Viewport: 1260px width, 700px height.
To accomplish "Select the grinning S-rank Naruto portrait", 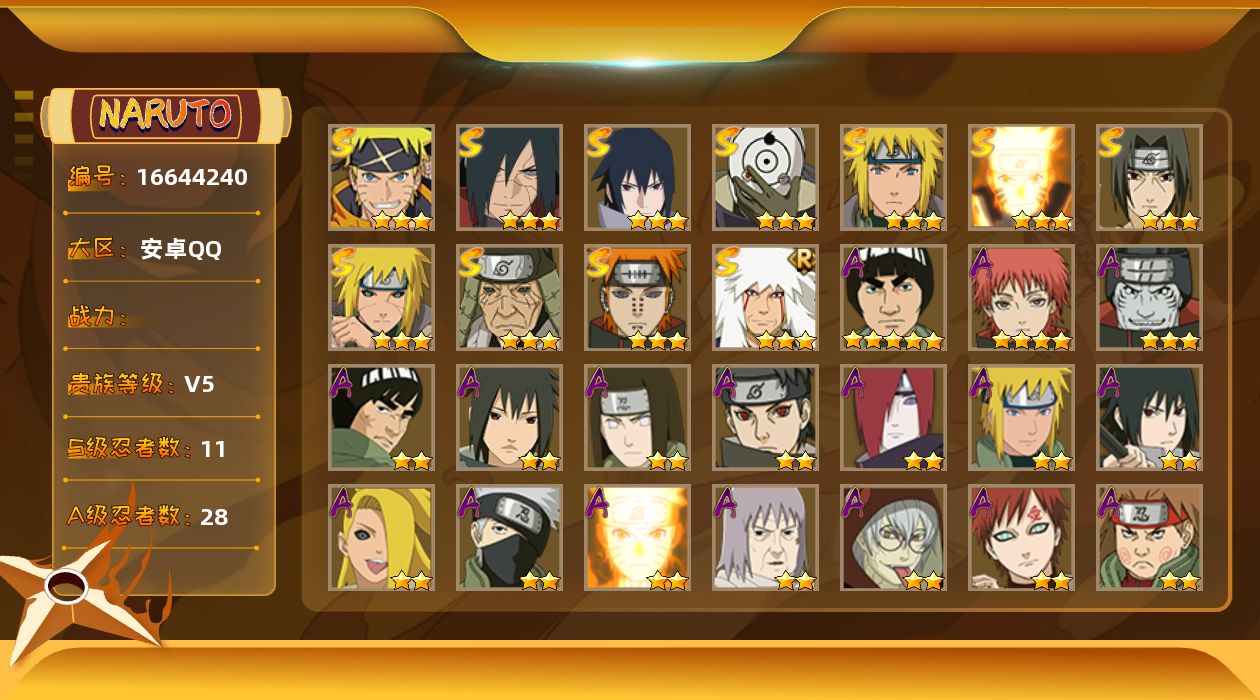I will pos(381,177).
